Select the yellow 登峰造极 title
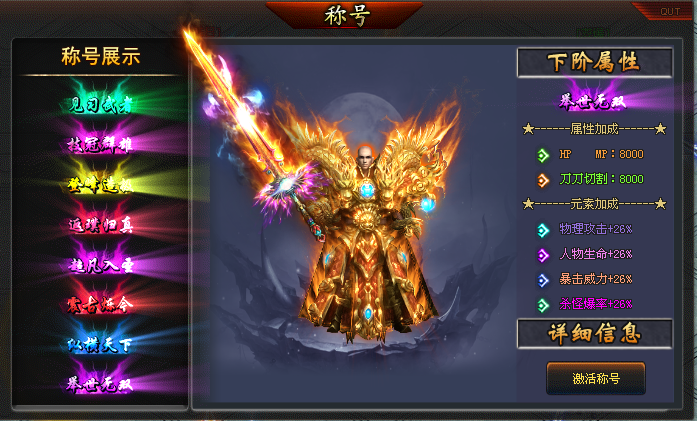This screenshot has width=697, height=421. (x=99, y=184)
